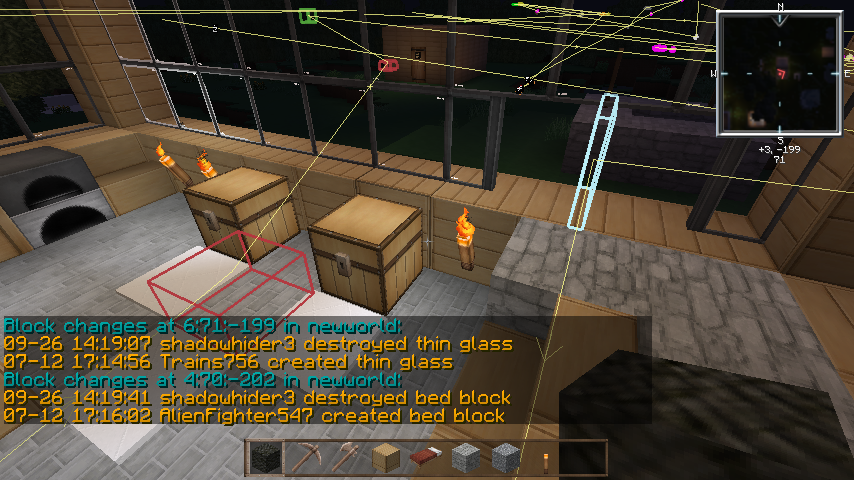854x480 pixels.
Task: Select the wooden pickaxe in the hotbar
Action: pos(304,459)
